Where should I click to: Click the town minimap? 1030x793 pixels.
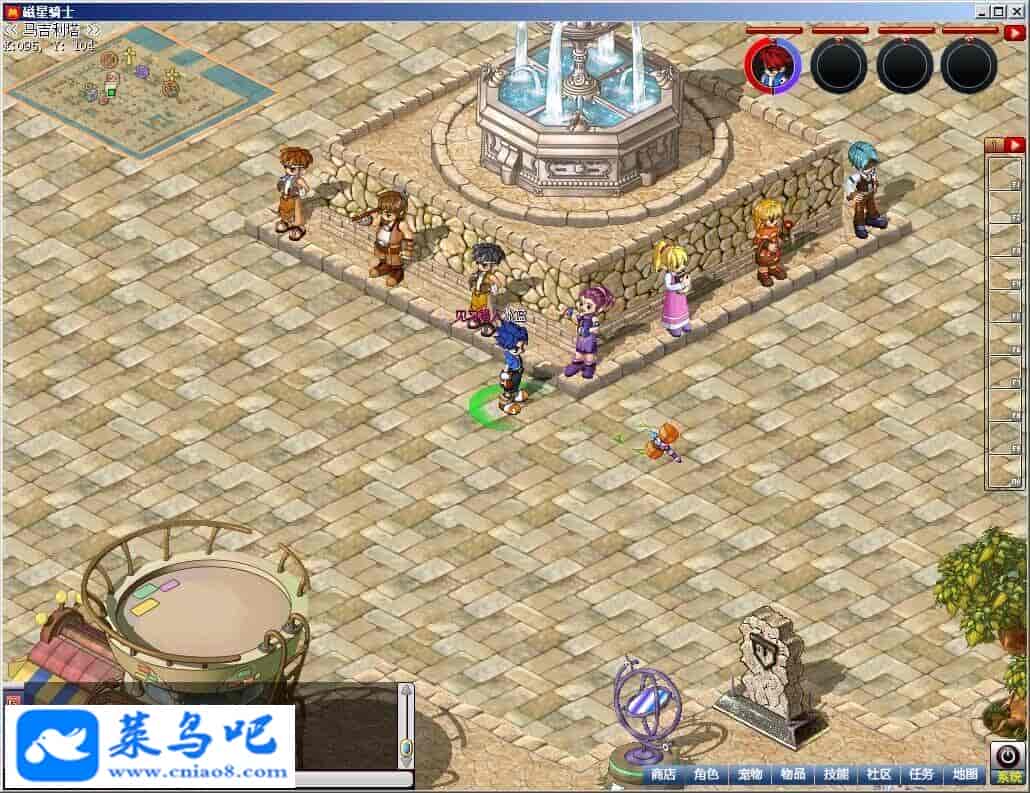140,90
